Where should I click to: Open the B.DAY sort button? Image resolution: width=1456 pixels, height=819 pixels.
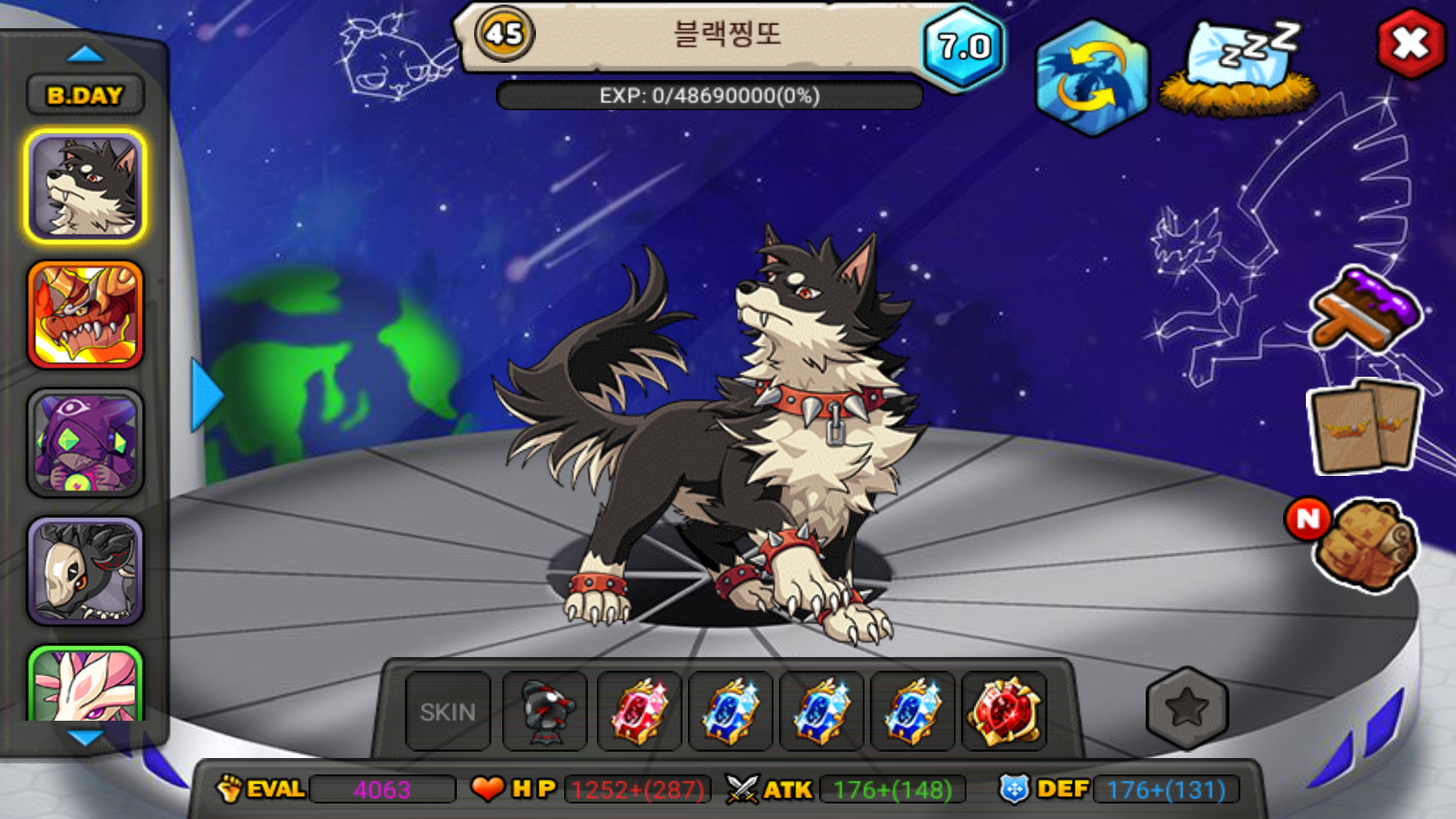85,95
